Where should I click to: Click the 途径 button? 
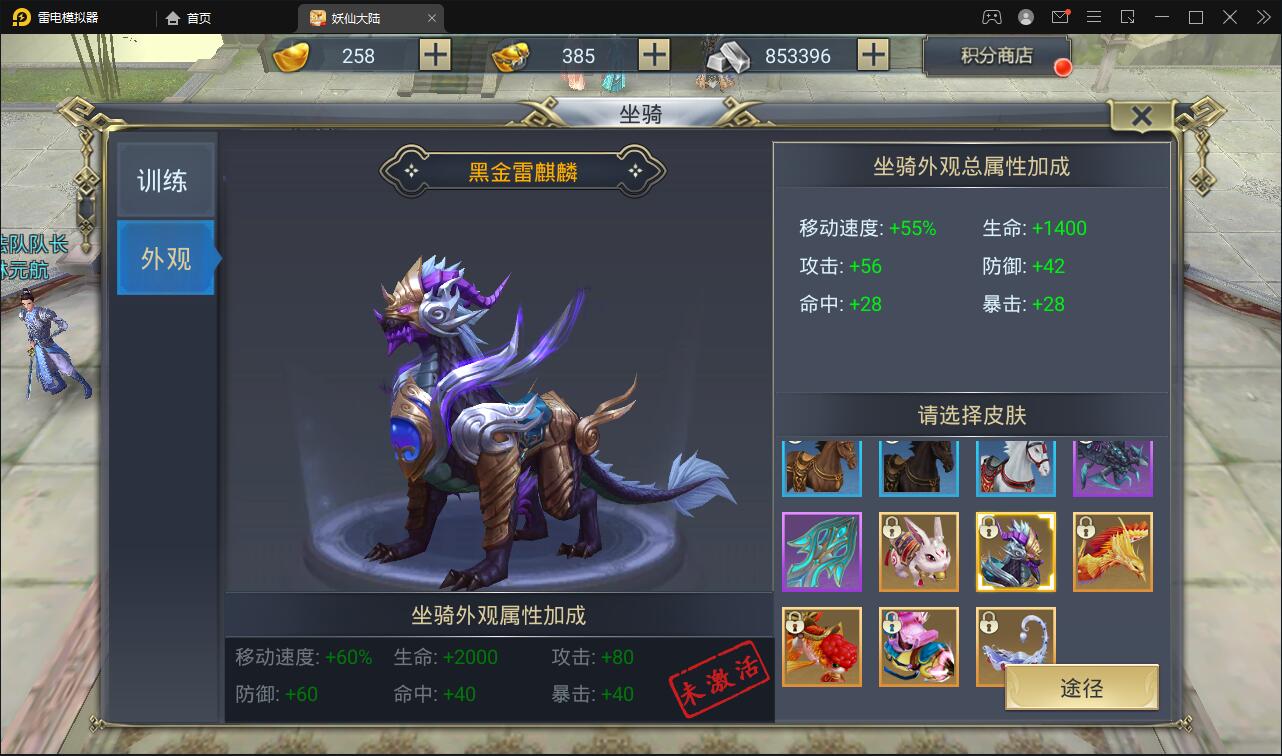pos(1083,687)
